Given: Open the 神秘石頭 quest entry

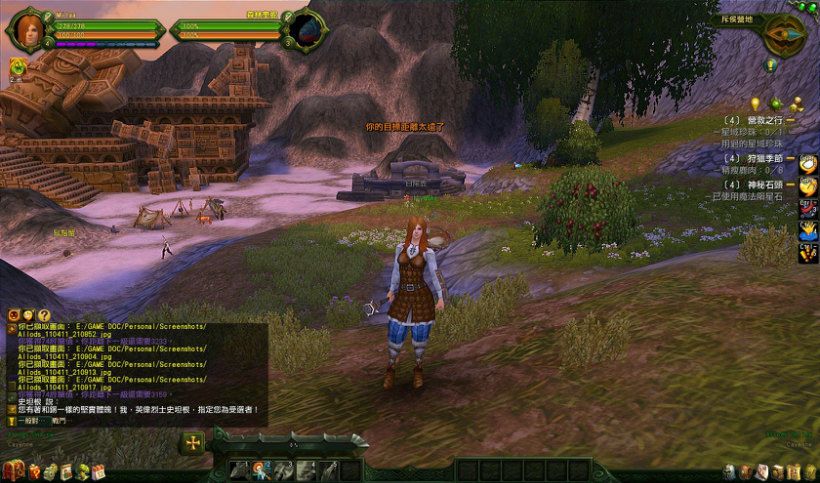Looking at the screenshot, I should (760, 185).
